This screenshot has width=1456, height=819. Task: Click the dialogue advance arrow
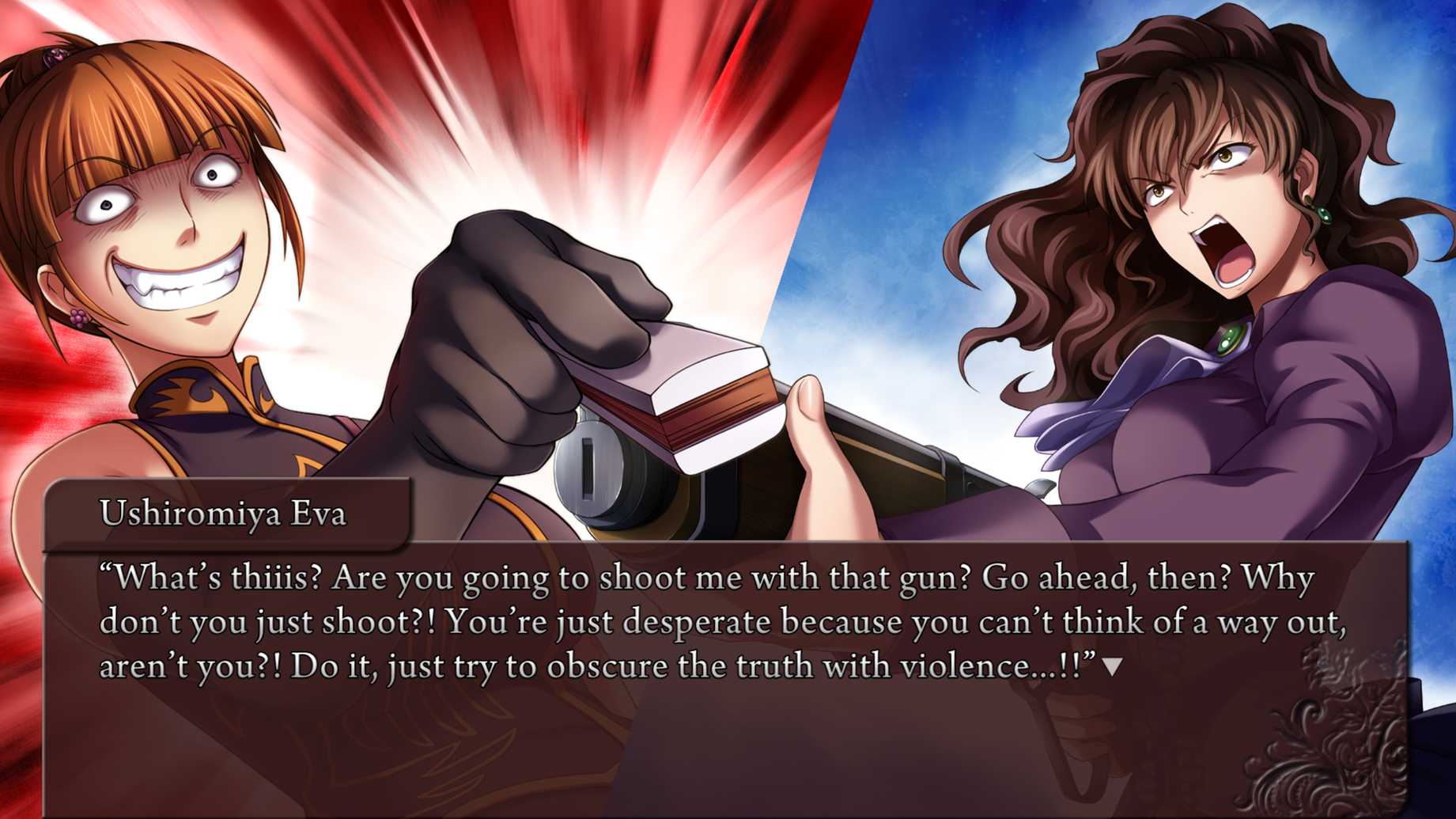pyautogui.click(x=1112, y=667)
